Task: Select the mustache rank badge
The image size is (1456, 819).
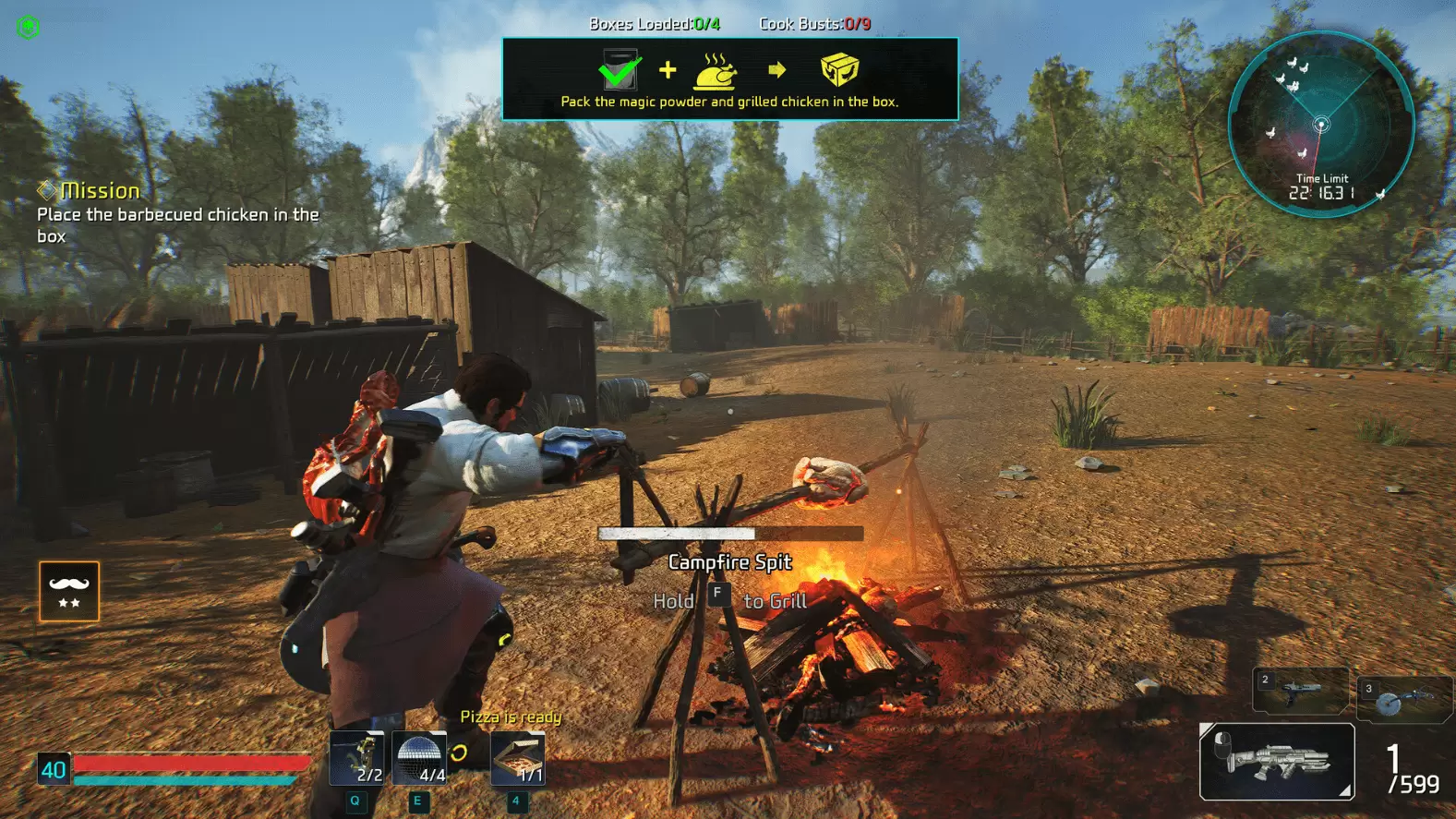Action: 70,591
